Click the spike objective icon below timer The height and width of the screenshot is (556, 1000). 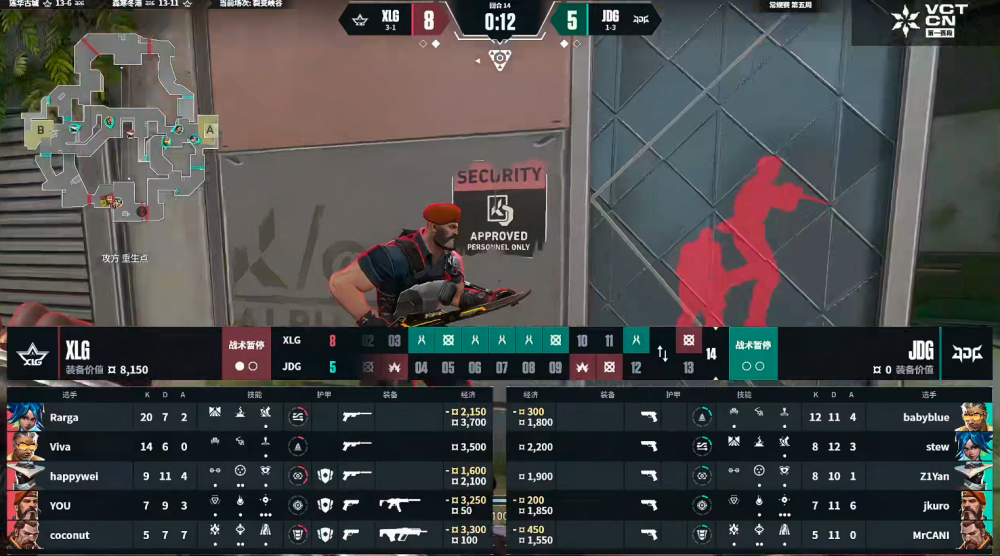[499, 59]
